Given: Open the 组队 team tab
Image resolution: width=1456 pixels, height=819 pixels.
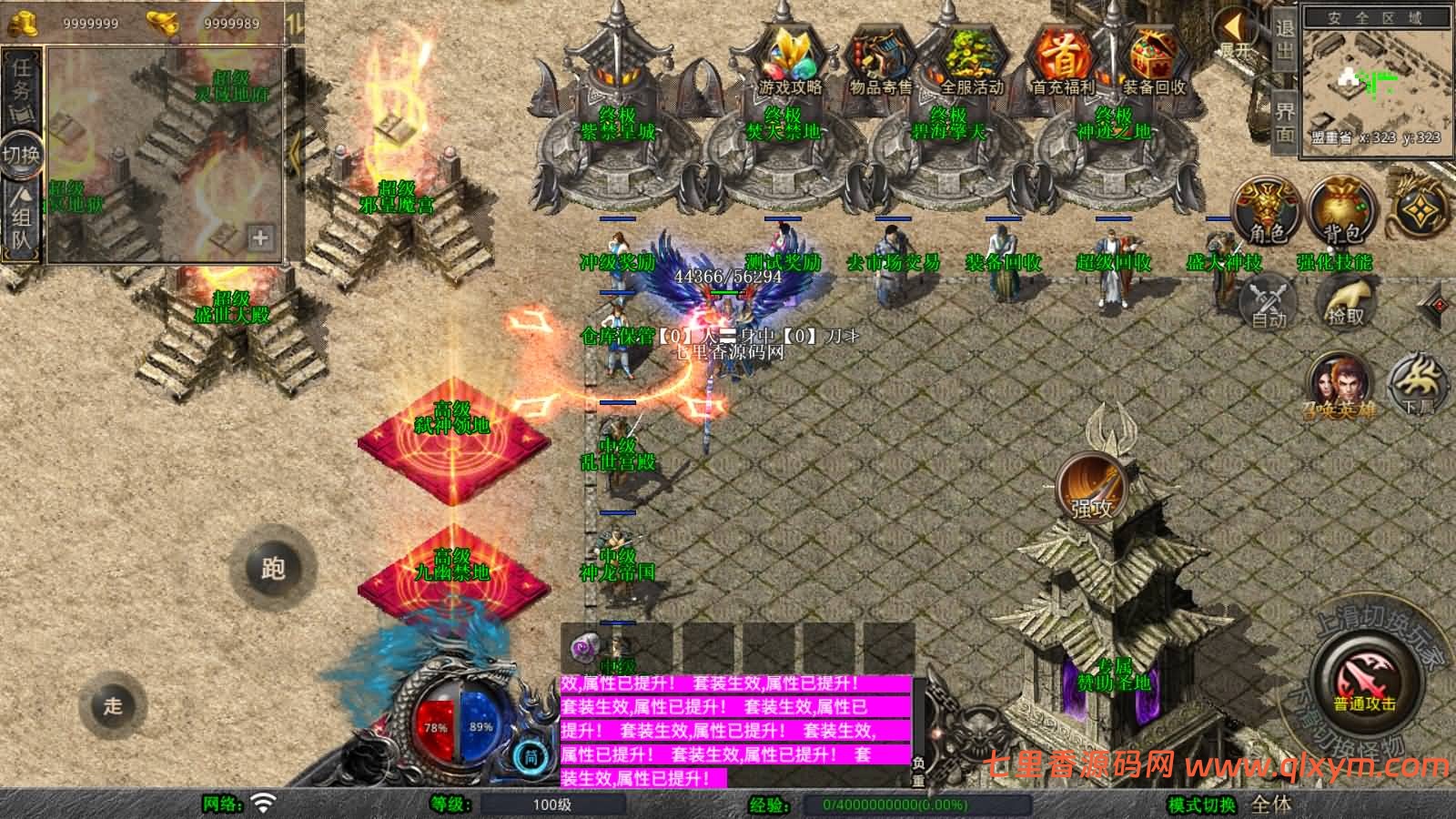Looking at the screenshot, I should coord(22,218).
